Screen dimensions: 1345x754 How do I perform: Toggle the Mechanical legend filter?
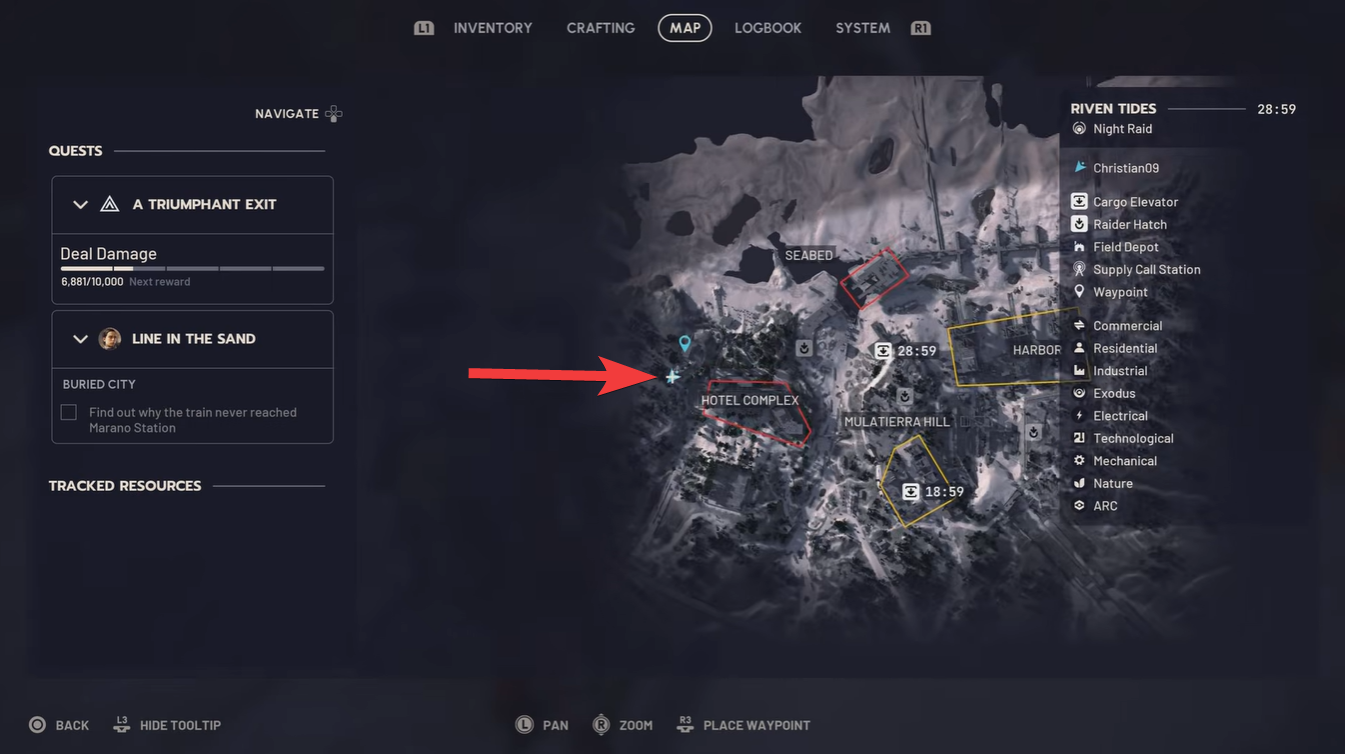pyautogui.click(x=1078, y=460)
